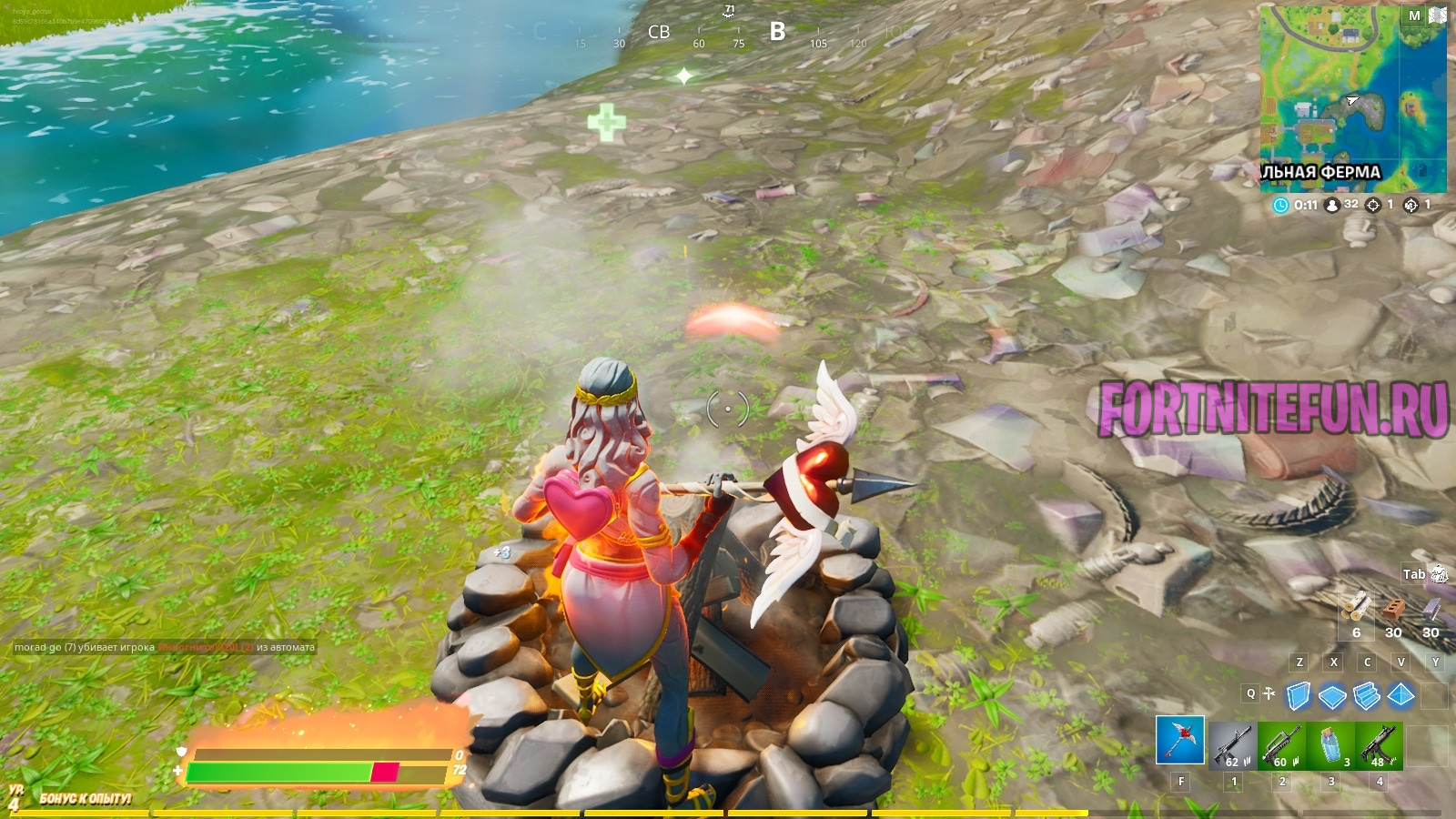Choose the wall building piece
Viewport: 1456px width, 819px height.
1299,696
